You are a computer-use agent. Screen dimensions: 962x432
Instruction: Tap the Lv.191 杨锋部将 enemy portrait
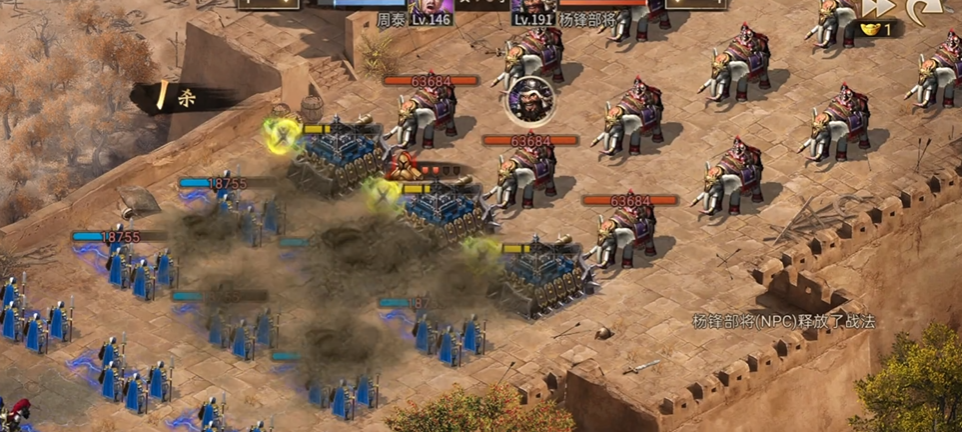(x=535, y=8)
